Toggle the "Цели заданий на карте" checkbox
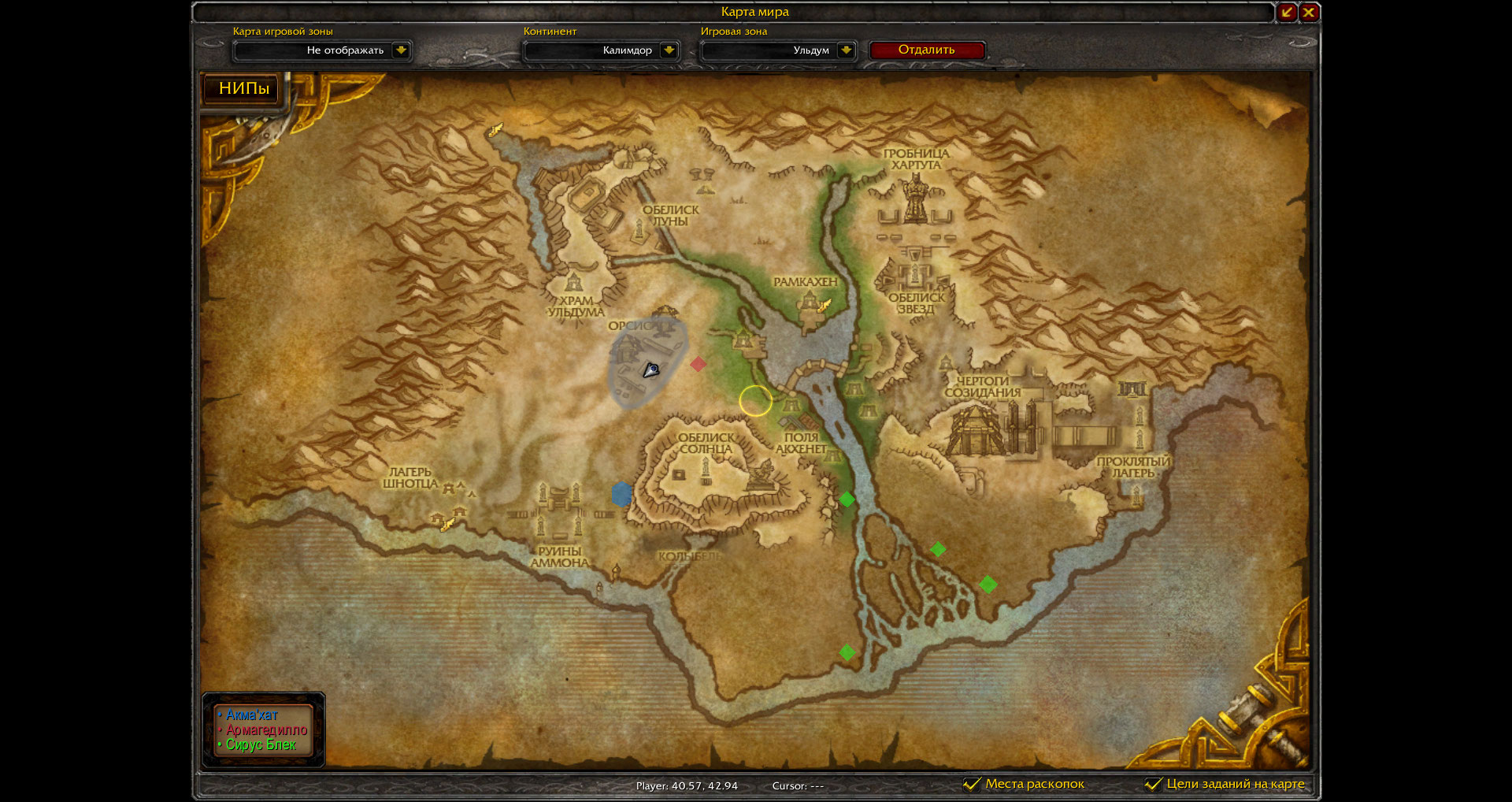Image resolution: width=1512 pixels, height=802 pixels. 1154,784
